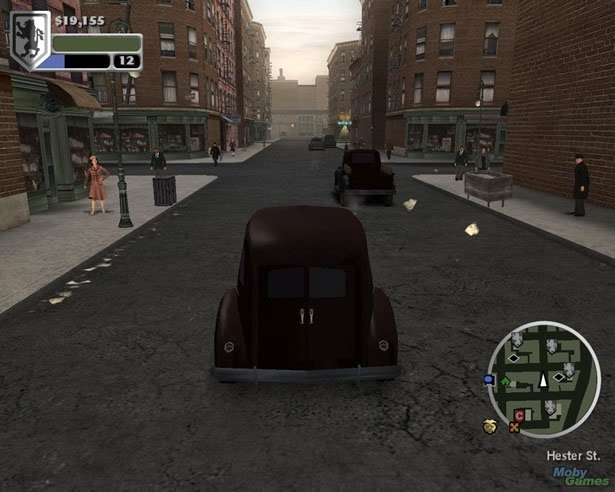Click the gold police badge icon
Screen dimensions: 615x492
tap(491, 425)
